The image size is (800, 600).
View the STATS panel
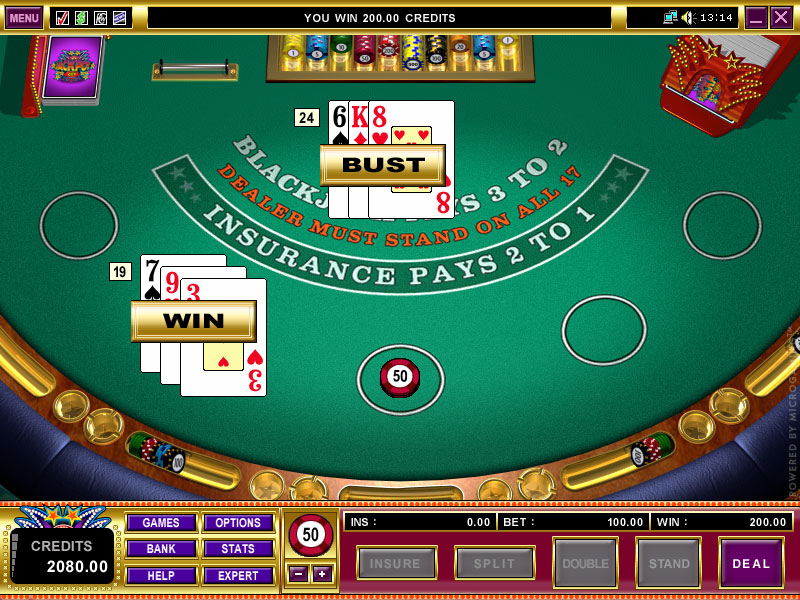coord(238,549)
